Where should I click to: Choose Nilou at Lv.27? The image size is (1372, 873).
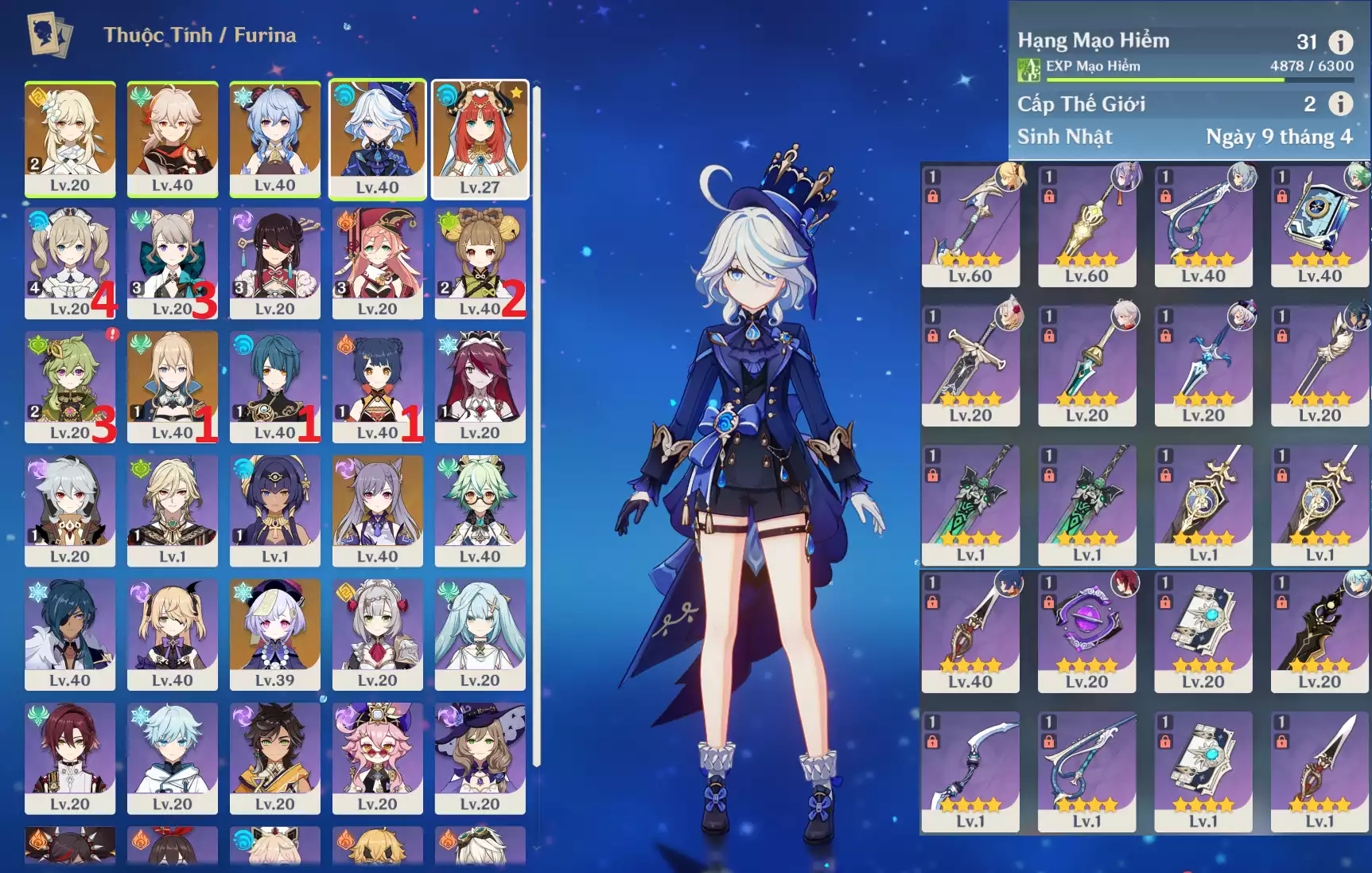coord(480,138)
